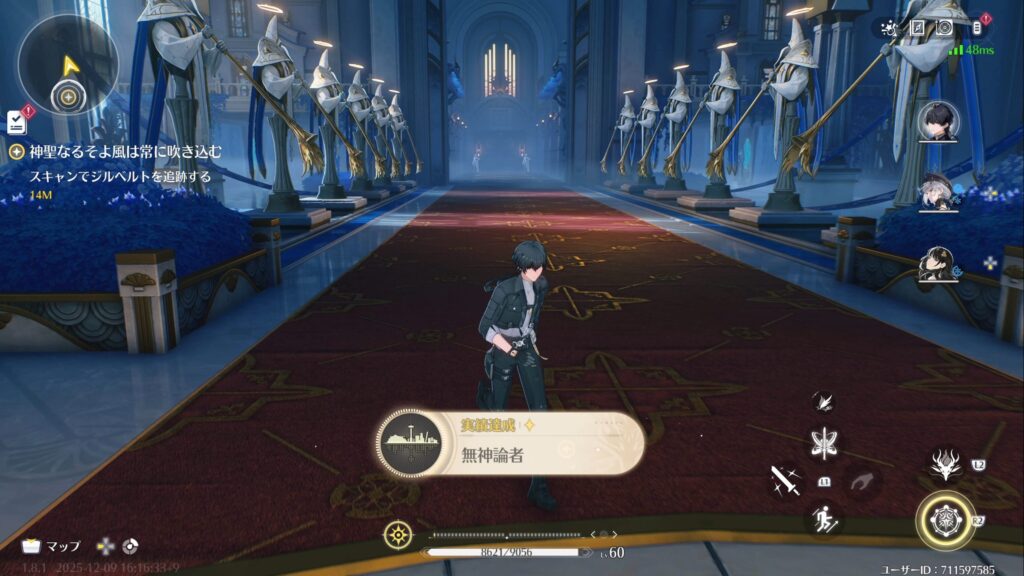This screenshot has width=1024, height=576.
Task: Open the 無神論者 achievement notification
Action: (510, 443)
